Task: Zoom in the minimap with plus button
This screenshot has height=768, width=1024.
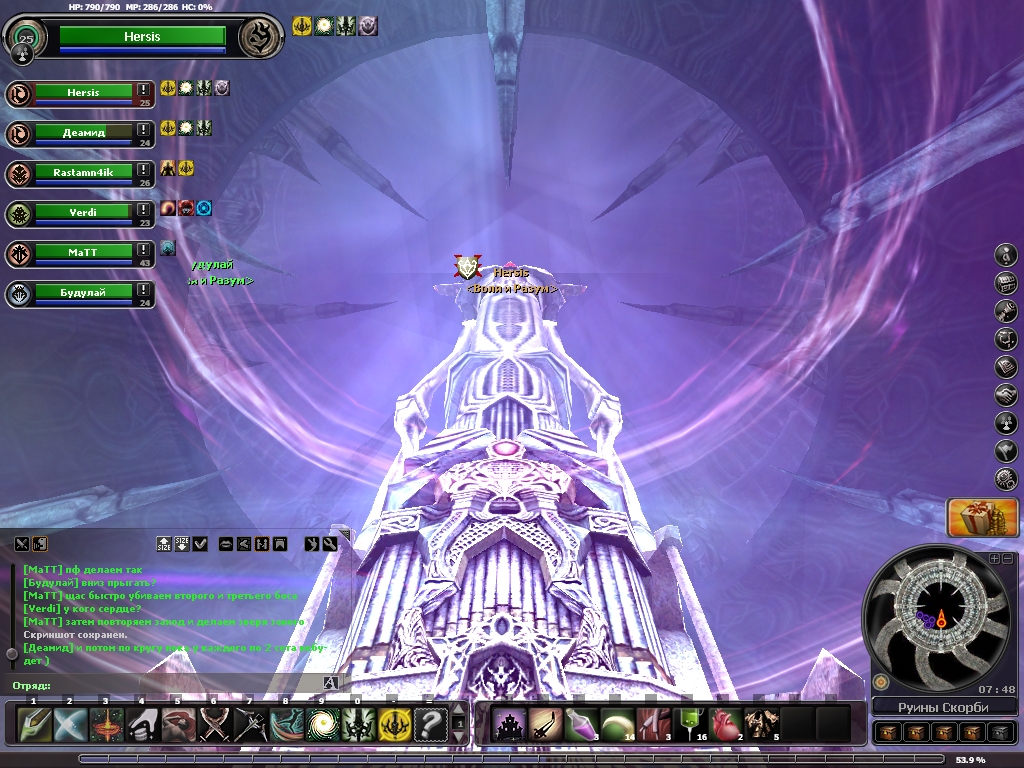Action: pyautogui.click(x=994, y=558)
